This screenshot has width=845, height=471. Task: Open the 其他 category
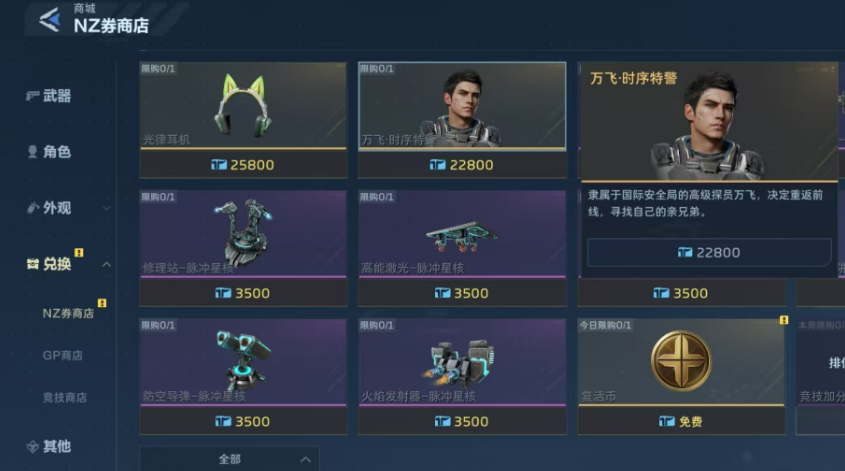tap(56, 446)
